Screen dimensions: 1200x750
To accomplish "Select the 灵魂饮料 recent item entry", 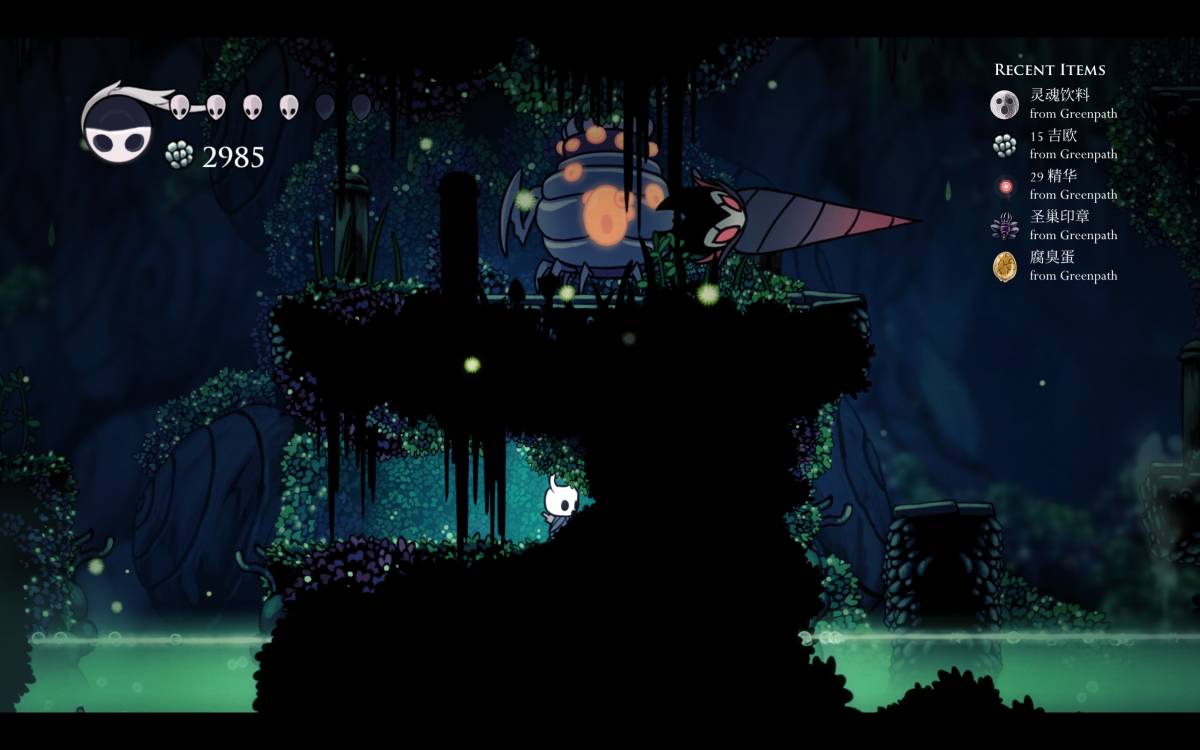I will point(1054,104).
